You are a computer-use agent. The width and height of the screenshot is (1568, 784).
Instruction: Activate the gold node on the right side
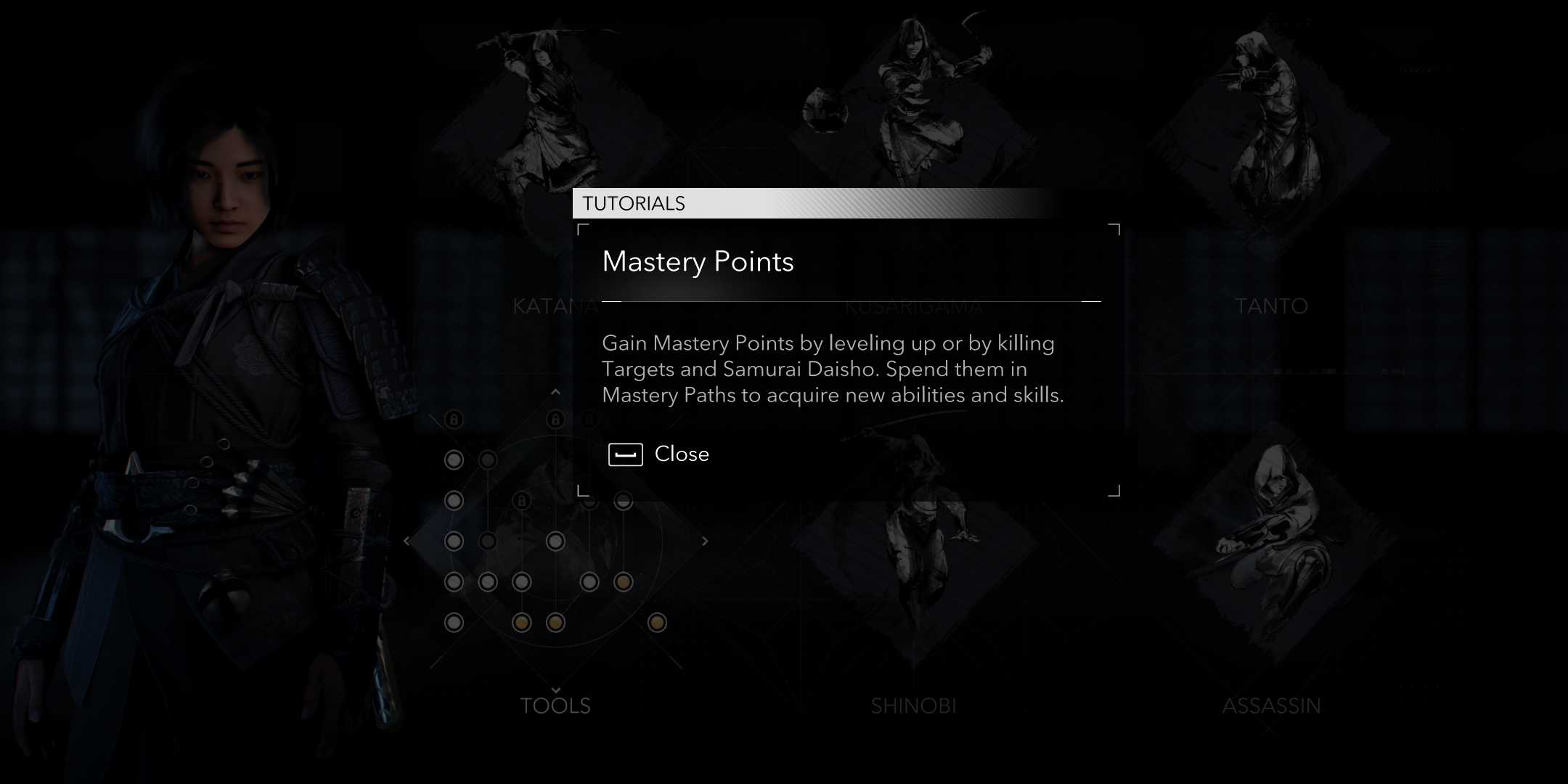coord(624,582)
